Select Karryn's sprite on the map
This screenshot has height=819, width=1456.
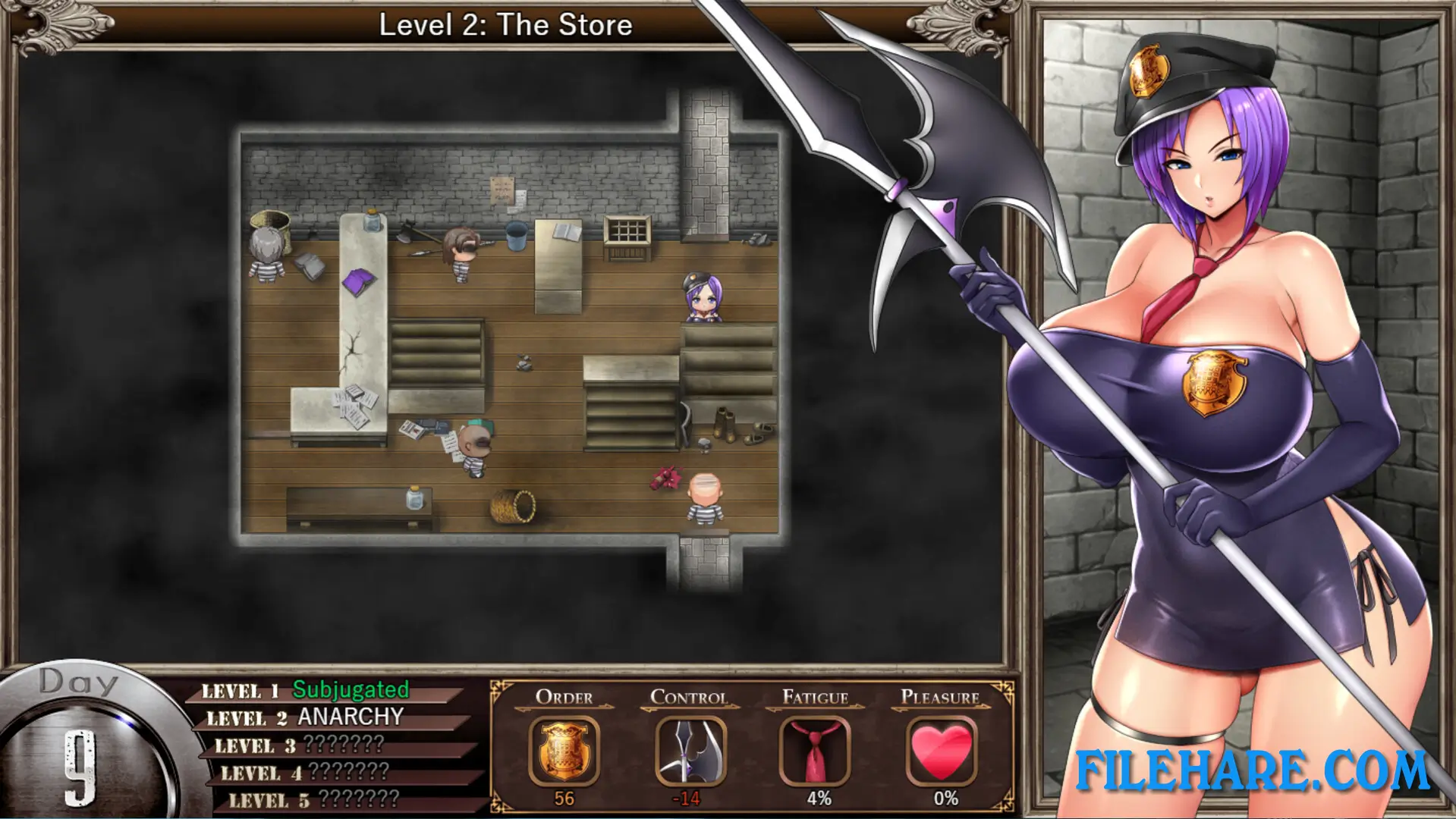click(x=703, y=296)
